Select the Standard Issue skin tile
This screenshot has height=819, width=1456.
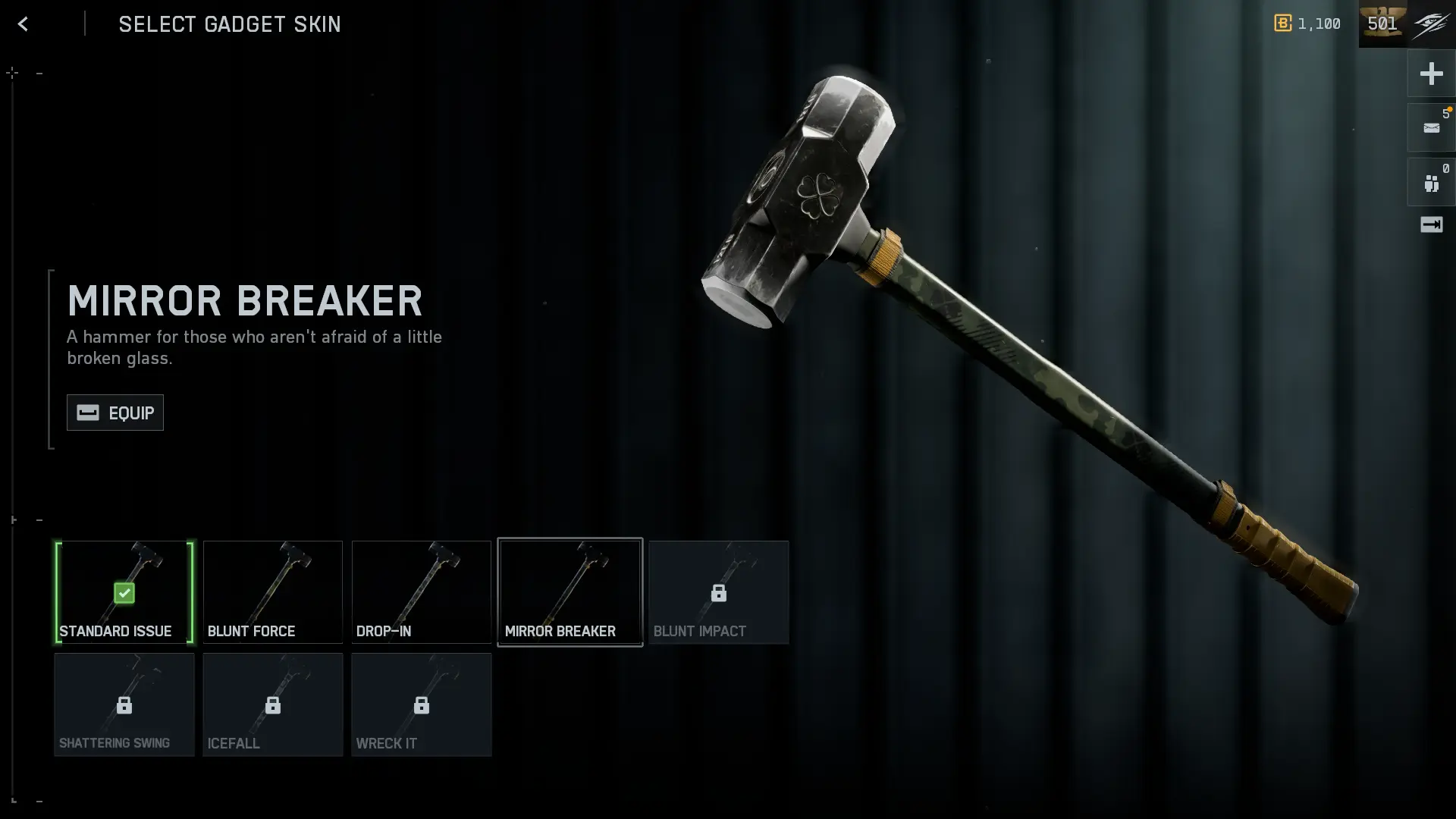coord(124,592)
